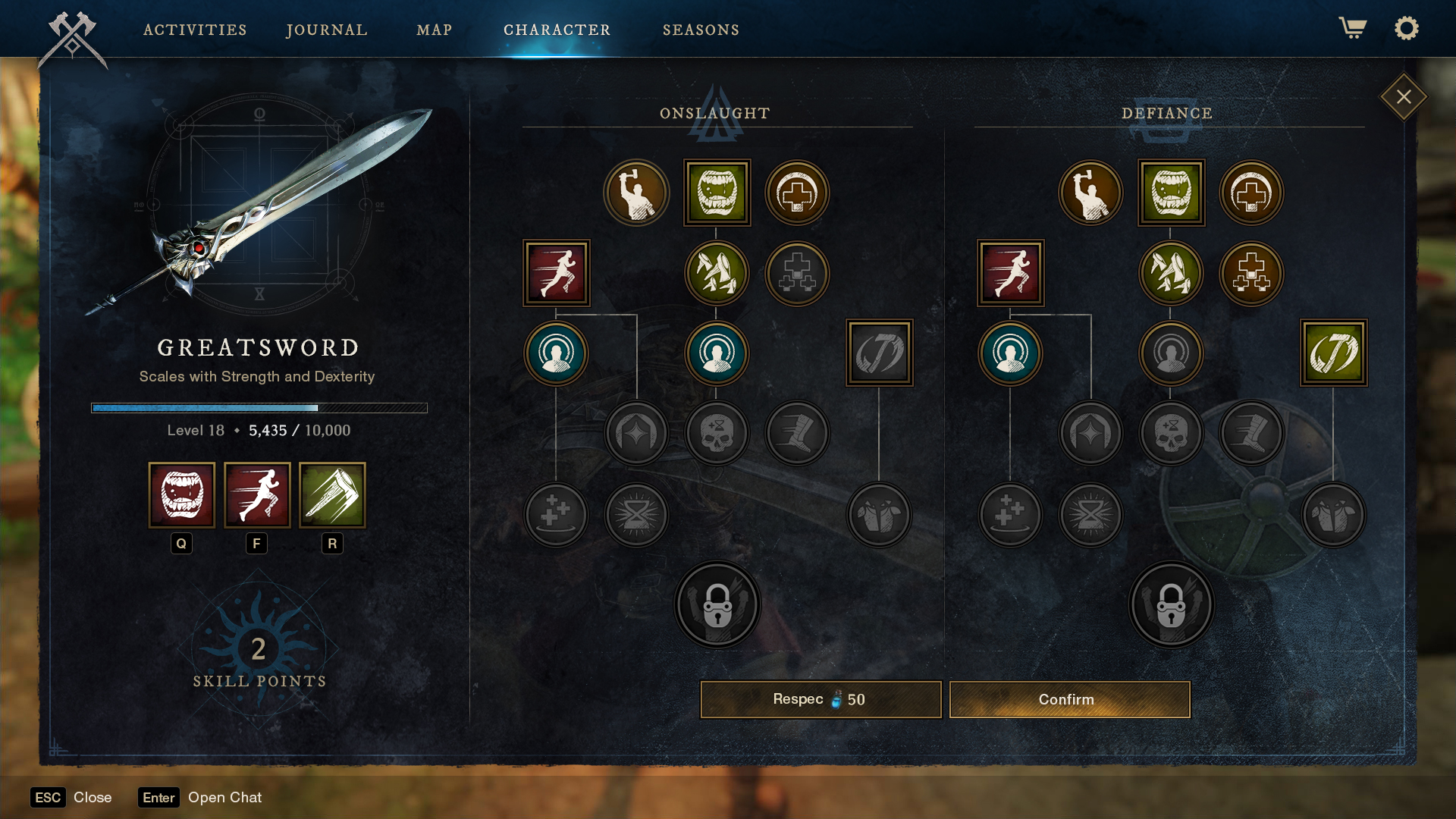
Task: Select Defiance's green curved blade ability
Action: (x=1333, y=353)
